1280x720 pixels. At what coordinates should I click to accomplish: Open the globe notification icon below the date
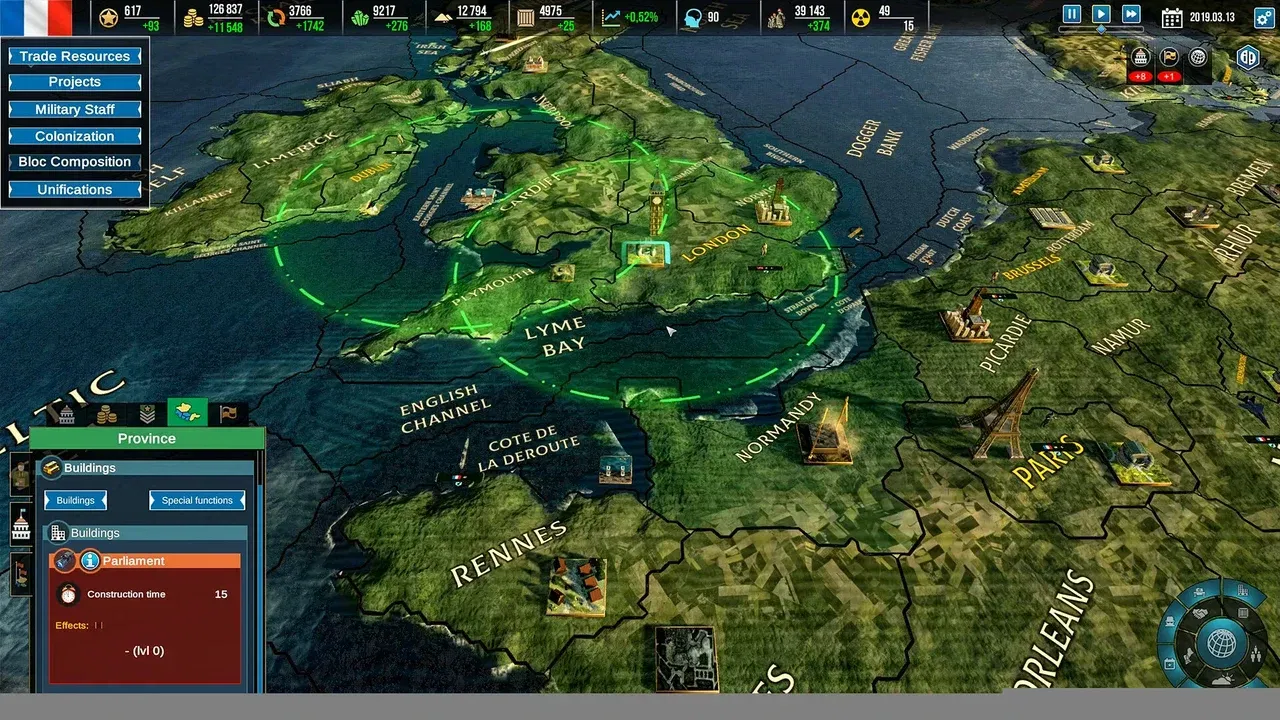pos(1196,57)
